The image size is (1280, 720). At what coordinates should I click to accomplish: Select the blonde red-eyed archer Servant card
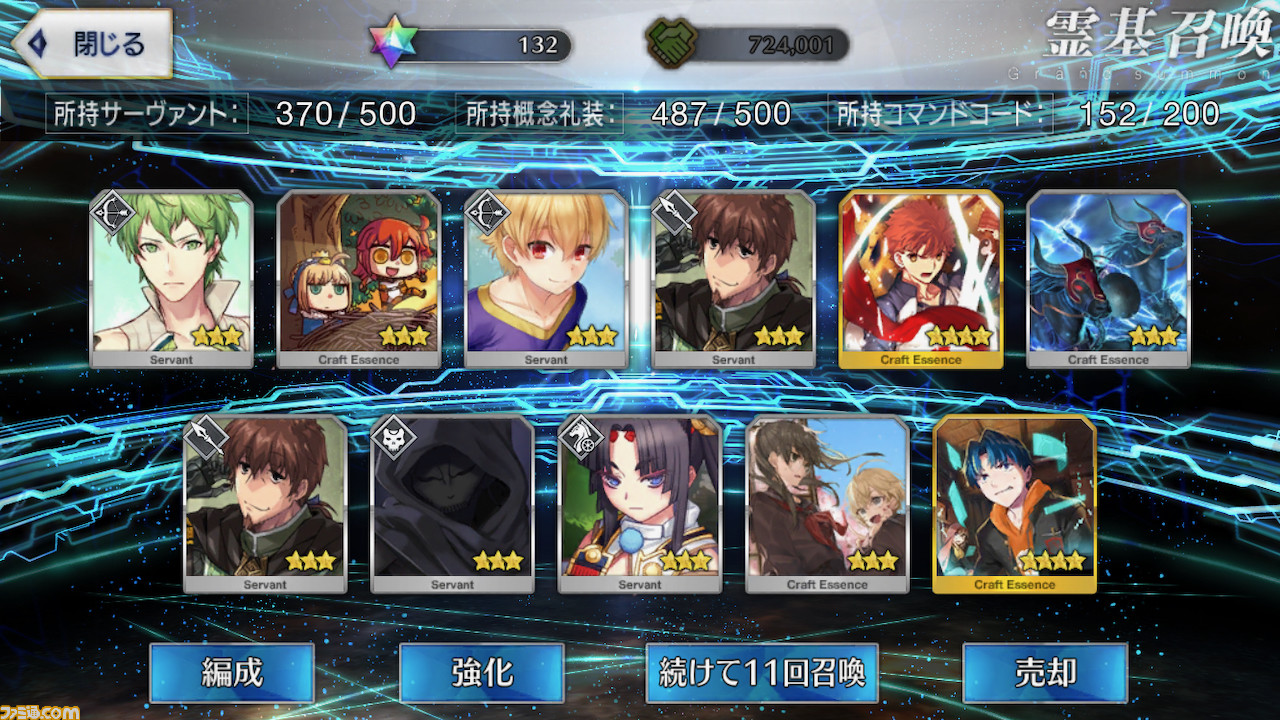(546, 278)
